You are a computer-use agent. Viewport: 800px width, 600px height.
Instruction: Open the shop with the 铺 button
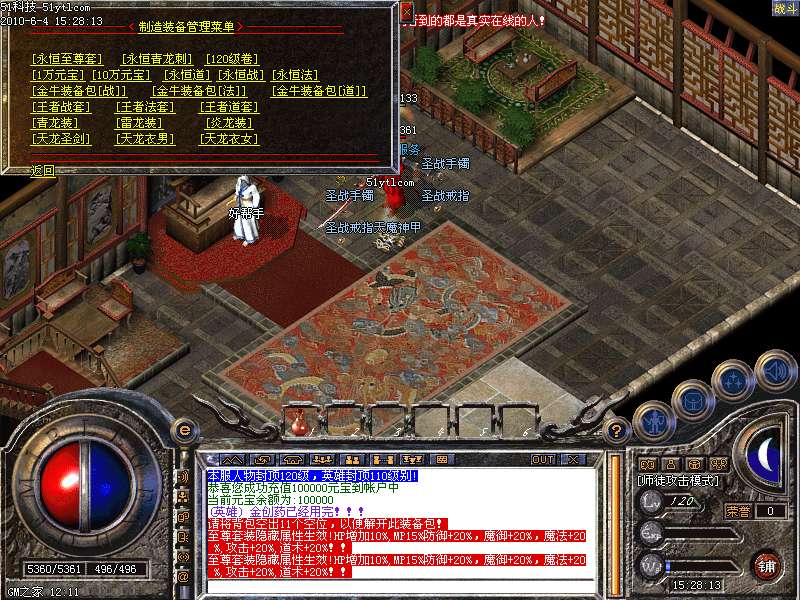[x=767, y=565]
